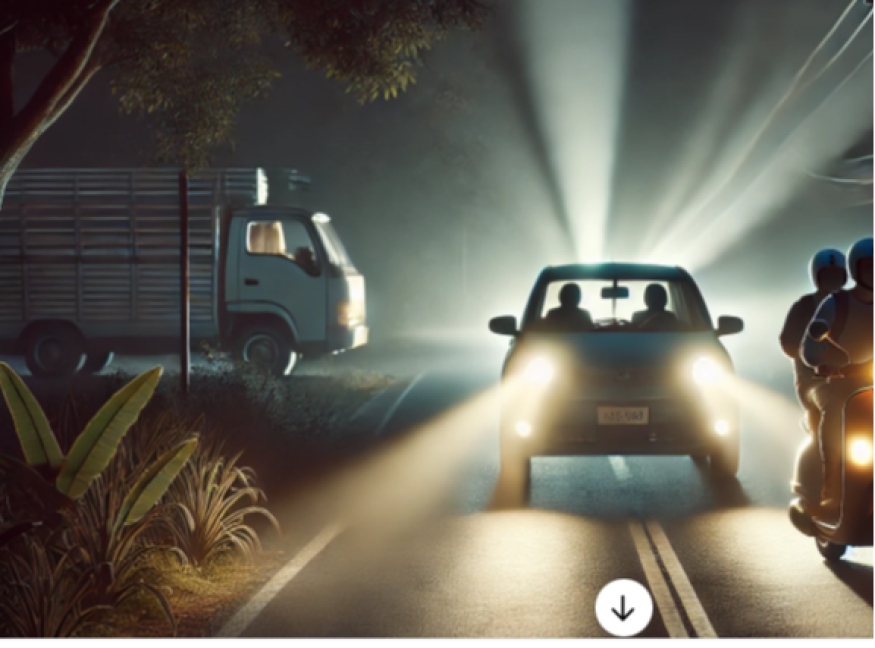Click the white down-arrow scroll button
This screenshot has width=875, height=648.
(623, 608)
